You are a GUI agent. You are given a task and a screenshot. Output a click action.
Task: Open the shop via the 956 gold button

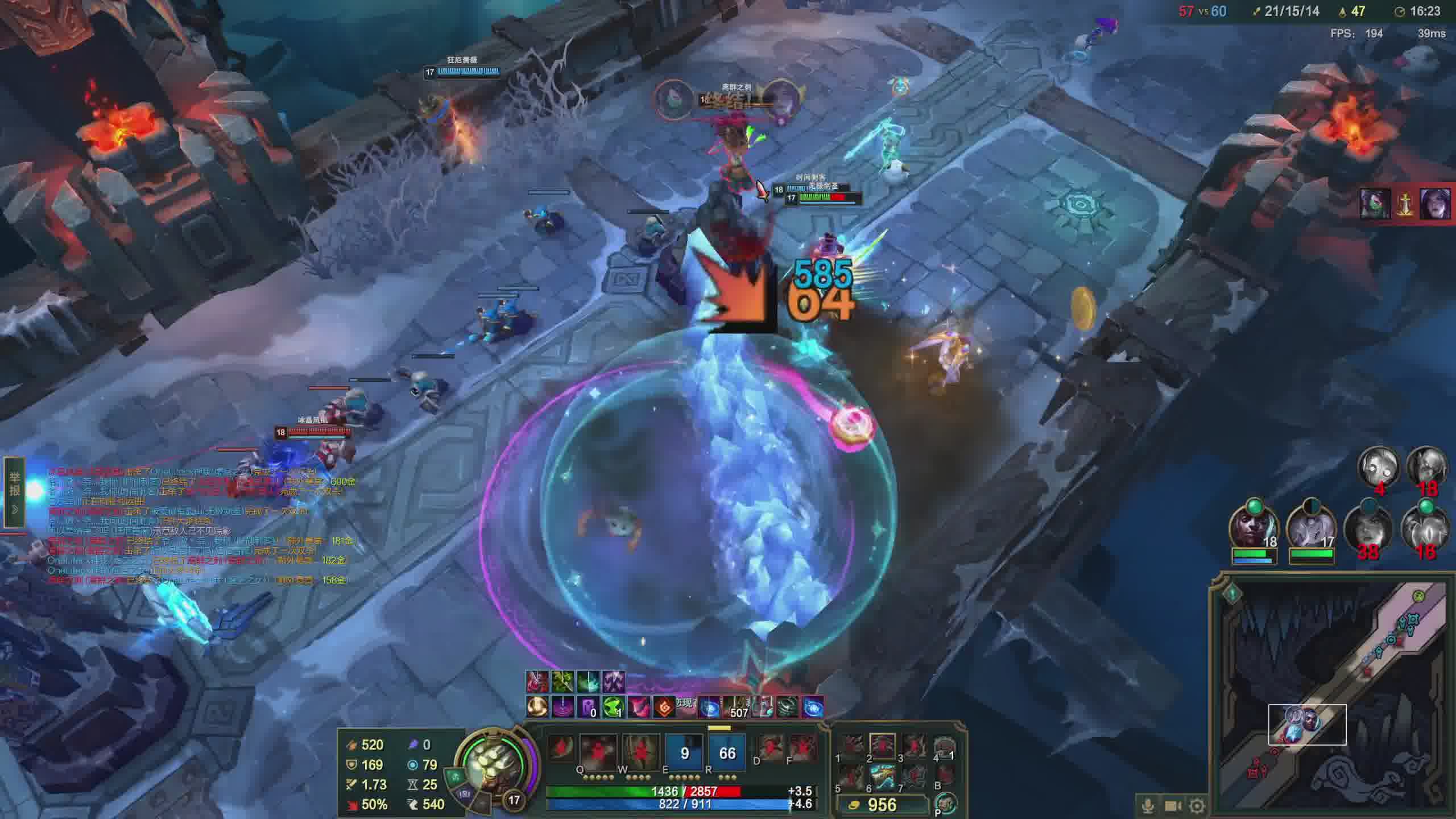pos(882,805)
